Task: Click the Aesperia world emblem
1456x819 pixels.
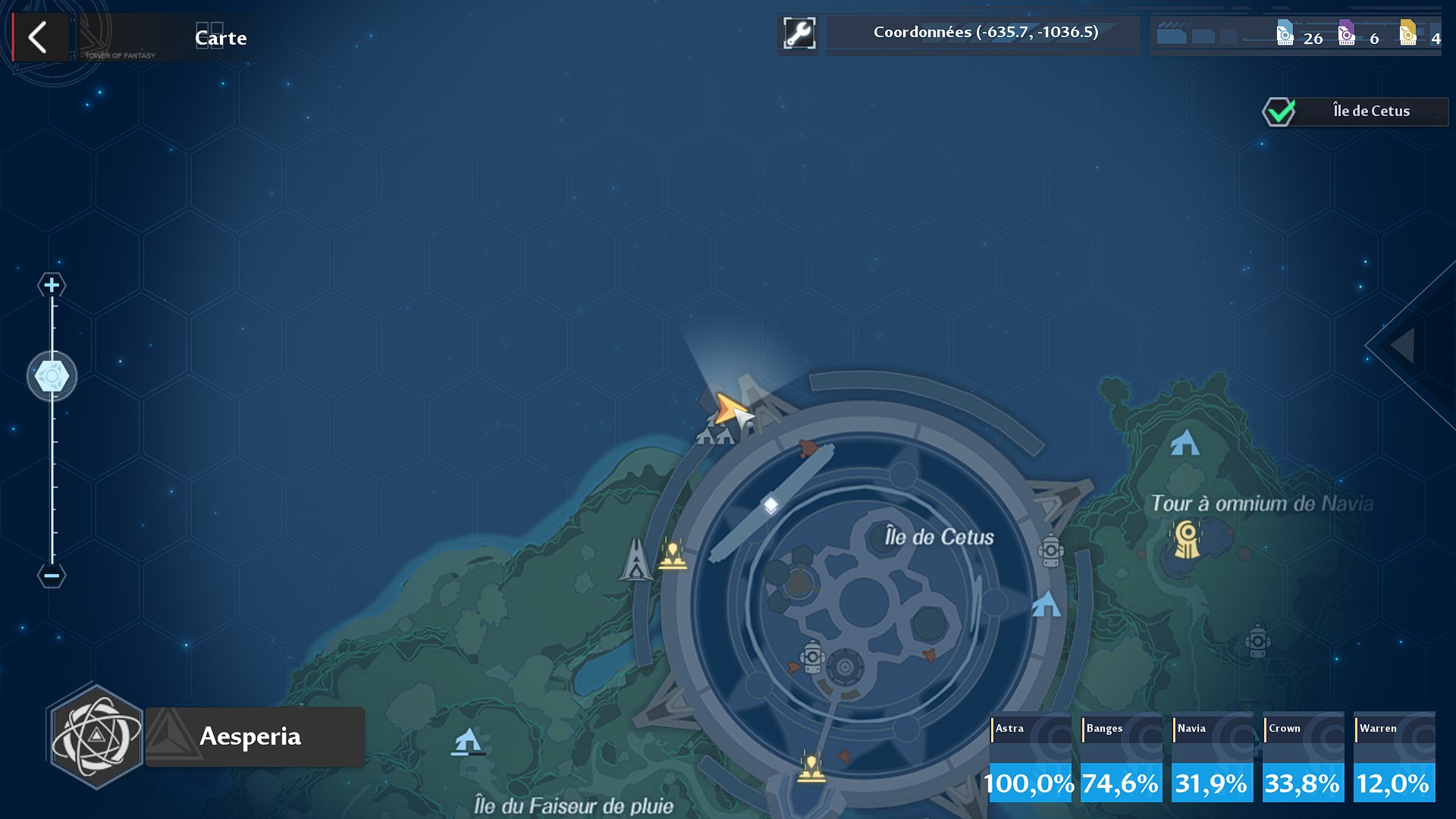Action: [x=94, y=736]
